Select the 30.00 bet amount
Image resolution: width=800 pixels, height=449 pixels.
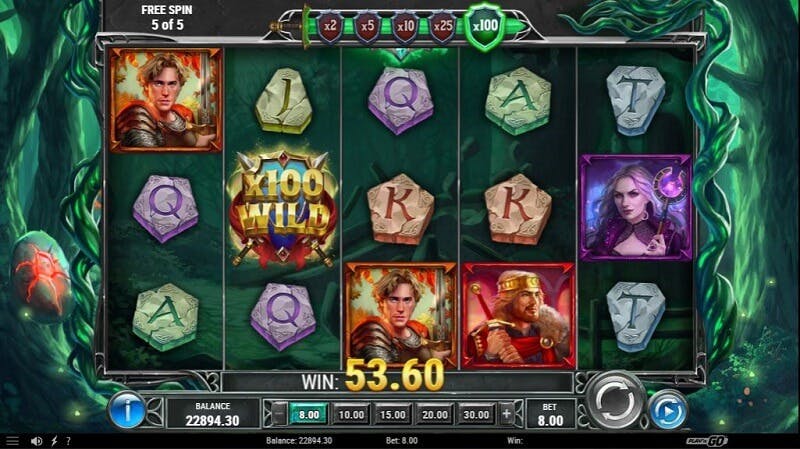click(x=477, y=414)
